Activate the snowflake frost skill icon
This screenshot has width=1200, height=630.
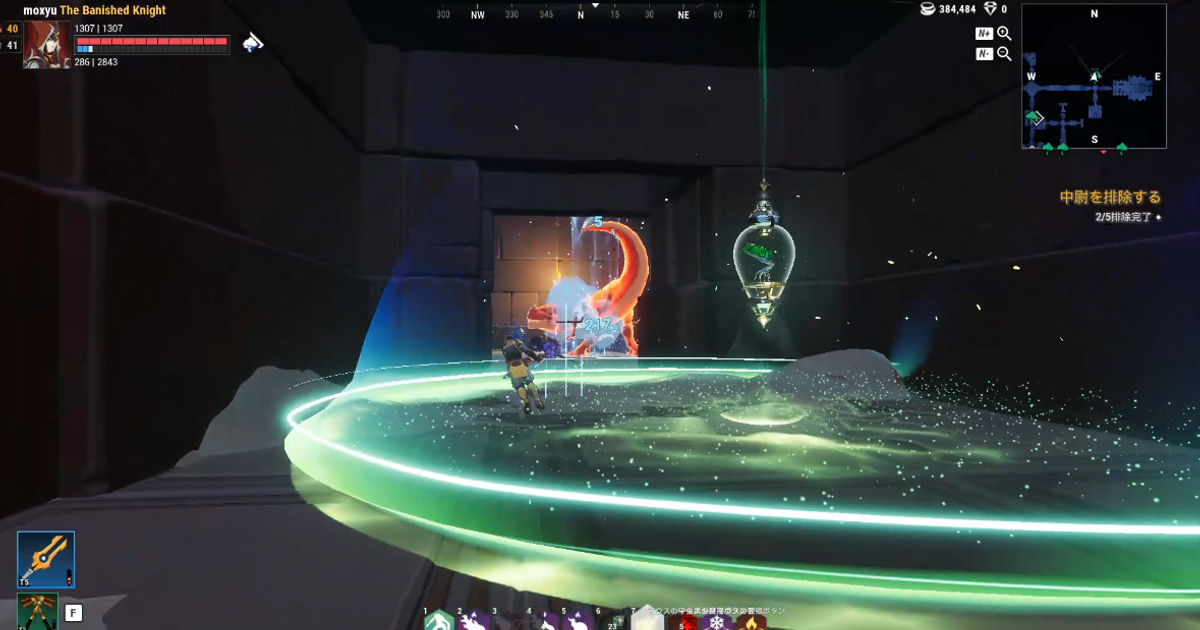717,622
